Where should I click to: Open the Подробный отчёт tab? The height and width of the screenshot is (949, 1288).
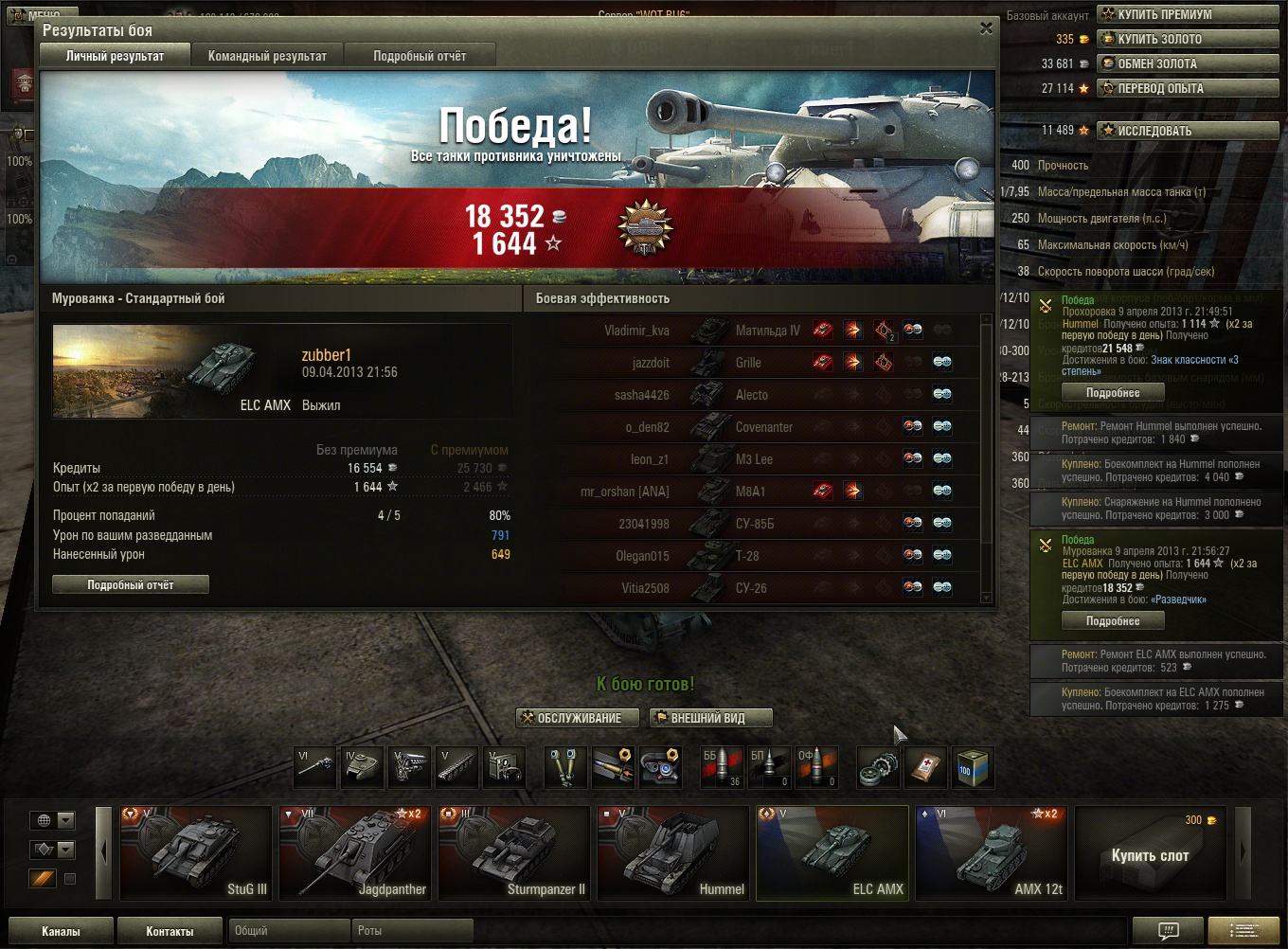point(420,56)
